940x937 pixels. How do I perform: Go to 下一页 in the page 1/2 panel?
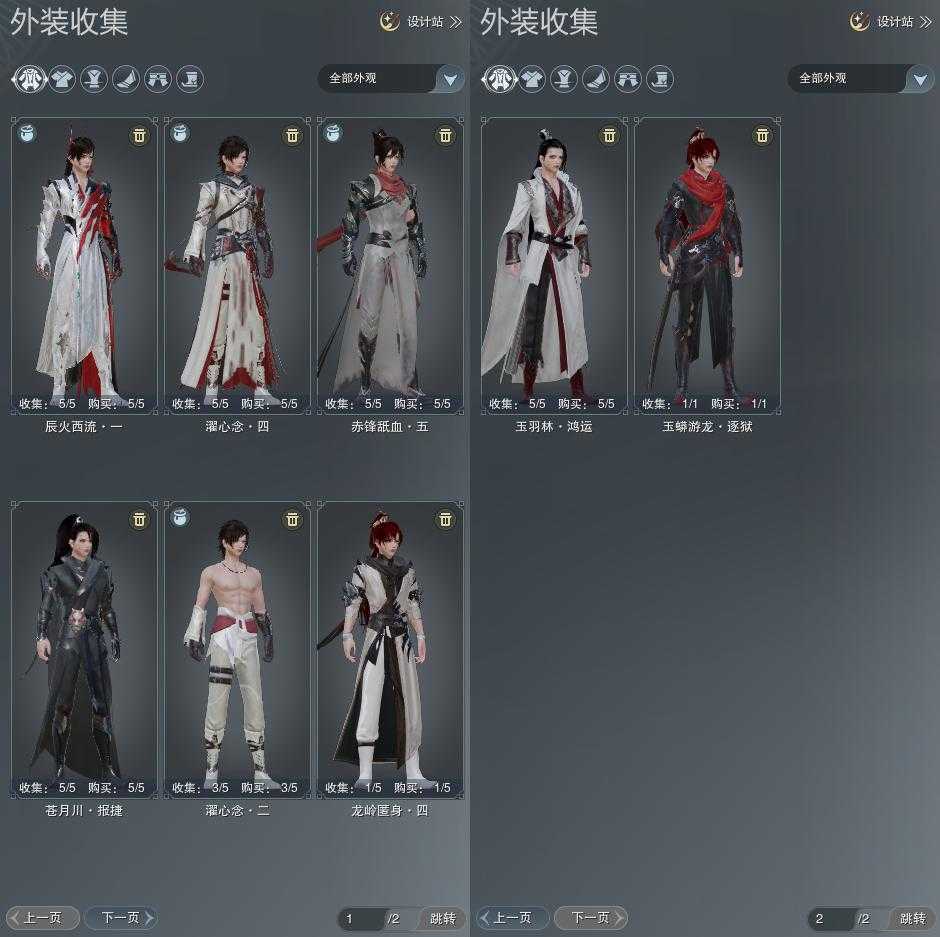pyautogui.click(x=121, y=917)
